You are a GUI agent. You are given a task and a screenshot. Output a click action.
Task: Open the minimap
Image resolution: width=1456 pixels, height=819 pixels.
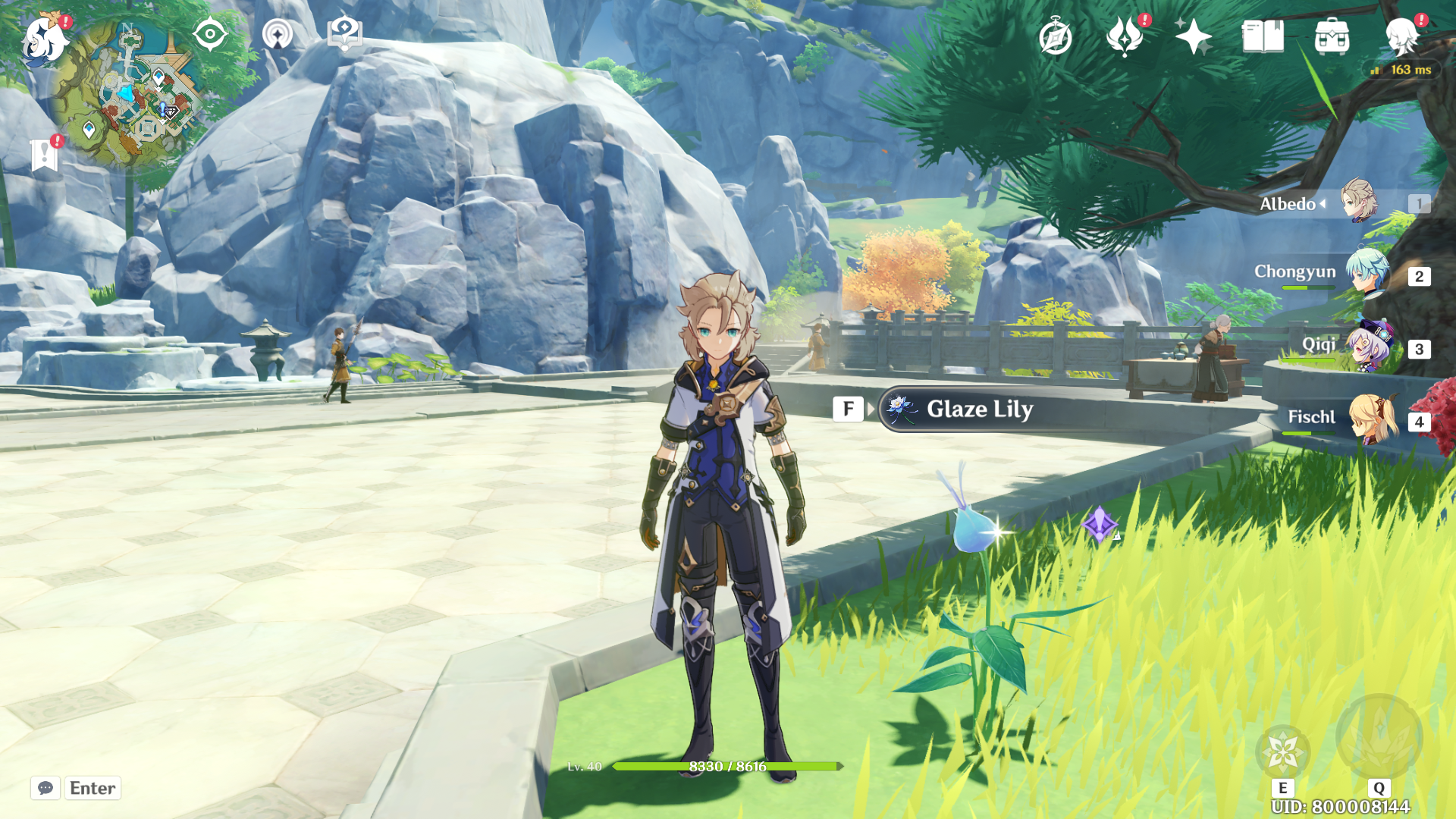tap(135, 93)
